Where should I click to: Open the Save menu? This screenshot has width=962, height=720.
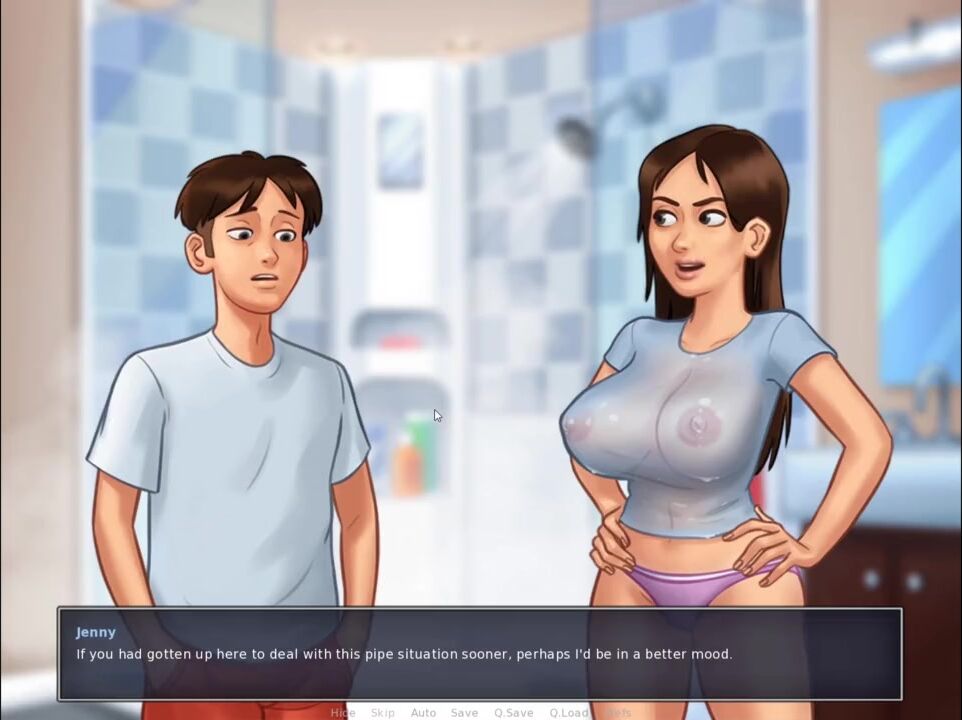464,712
